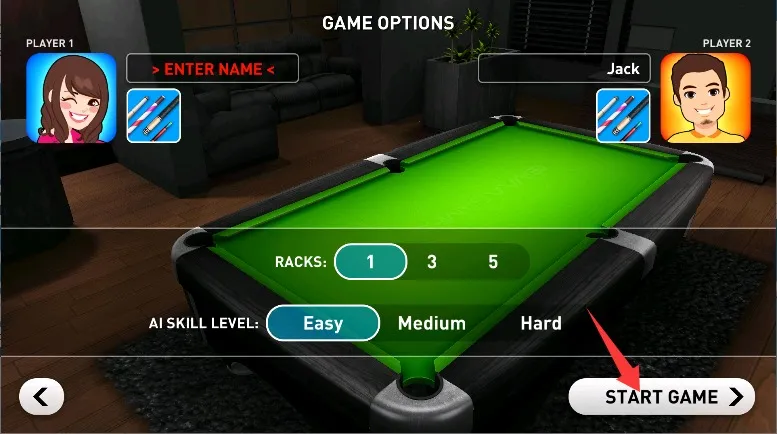Choose 3 racks
Viewport: 777px width, 434px height.
tap(432, 262)
